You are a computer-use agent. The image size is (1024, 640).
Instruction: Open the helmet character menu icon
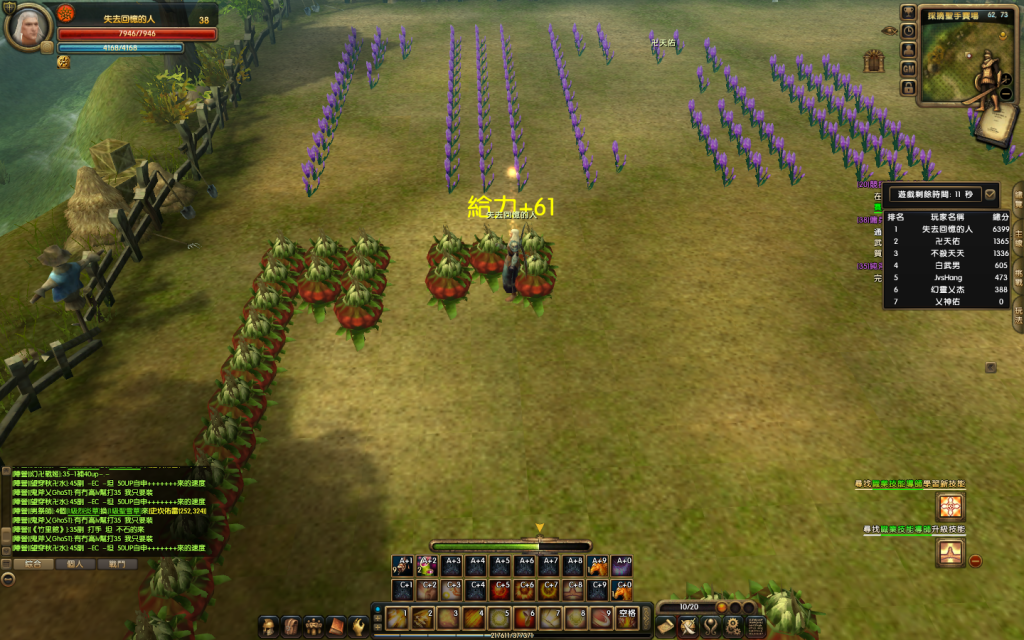click(269, 626)
